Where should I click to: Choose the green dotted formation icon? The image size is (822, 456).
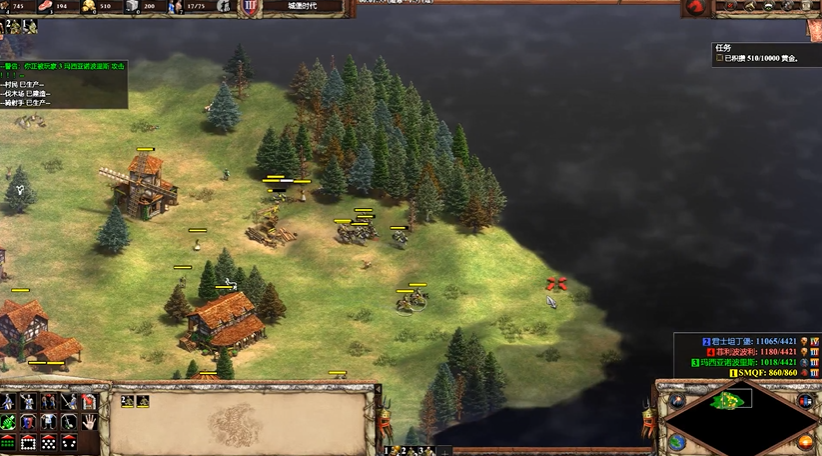(9, 441)
